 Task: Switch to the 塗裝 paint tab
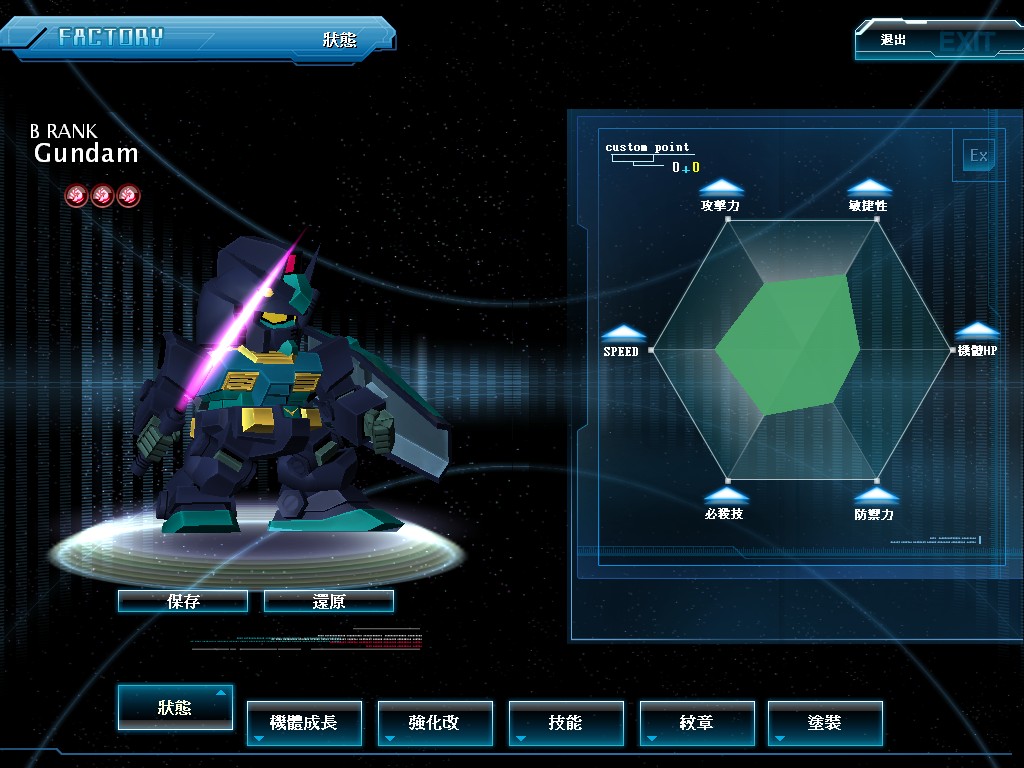point(825,723)
